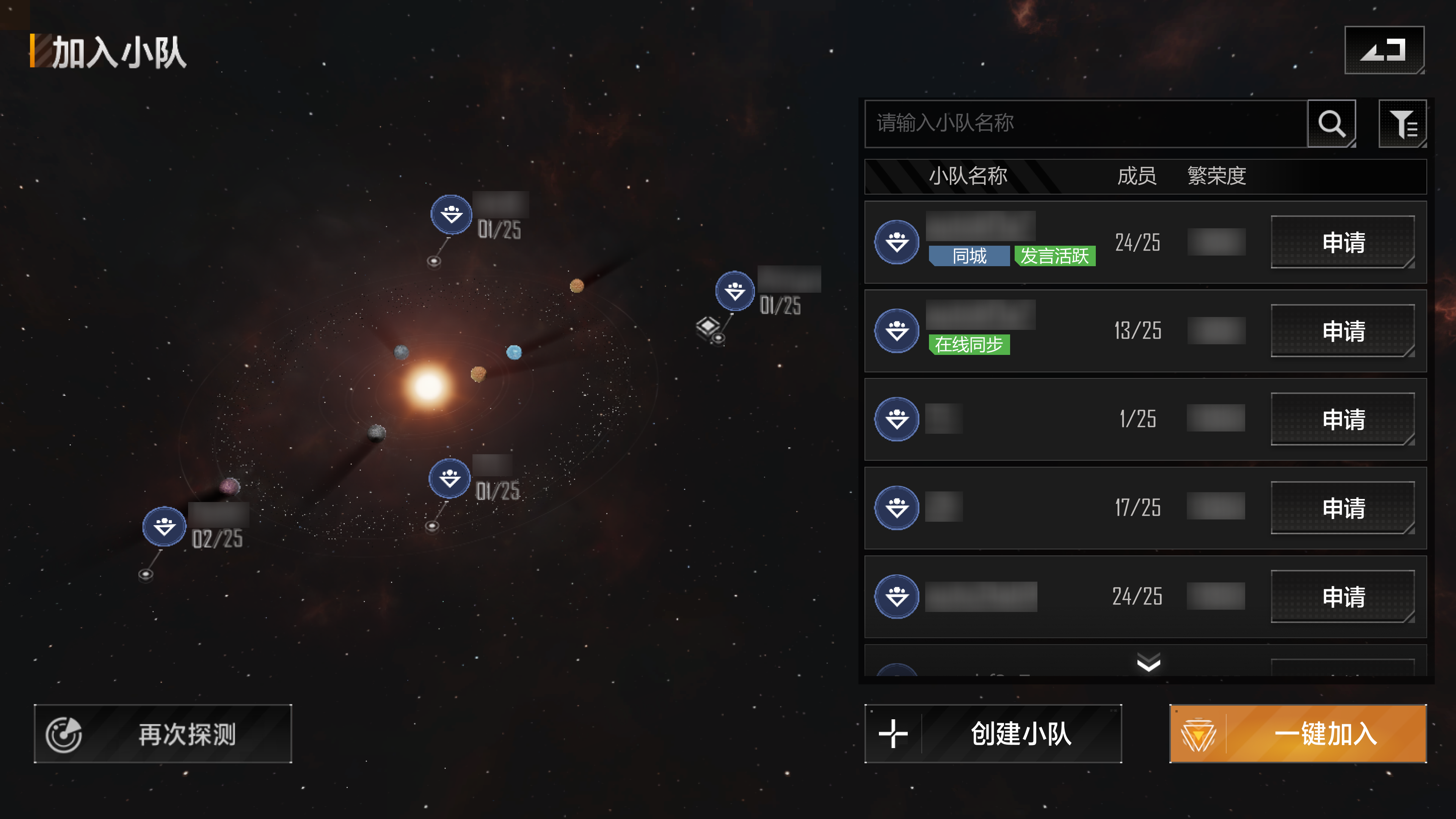
Task: Expand the list with the down chevron
Action: [x=1148, y=662]
